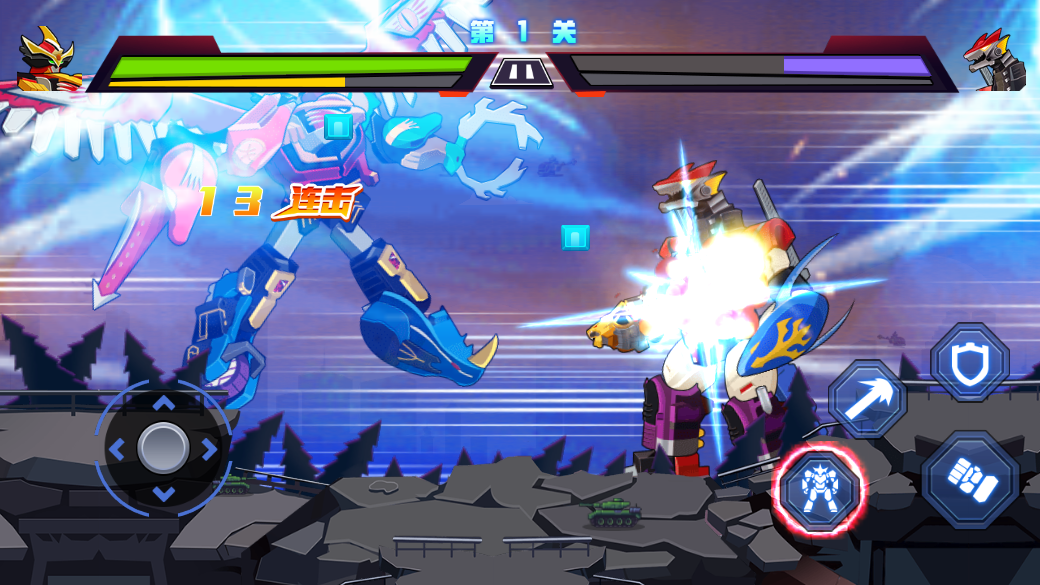Pause the fight with the pause button
The image size is (1040, 585).
pyautogui.click(x=520, y=73)
